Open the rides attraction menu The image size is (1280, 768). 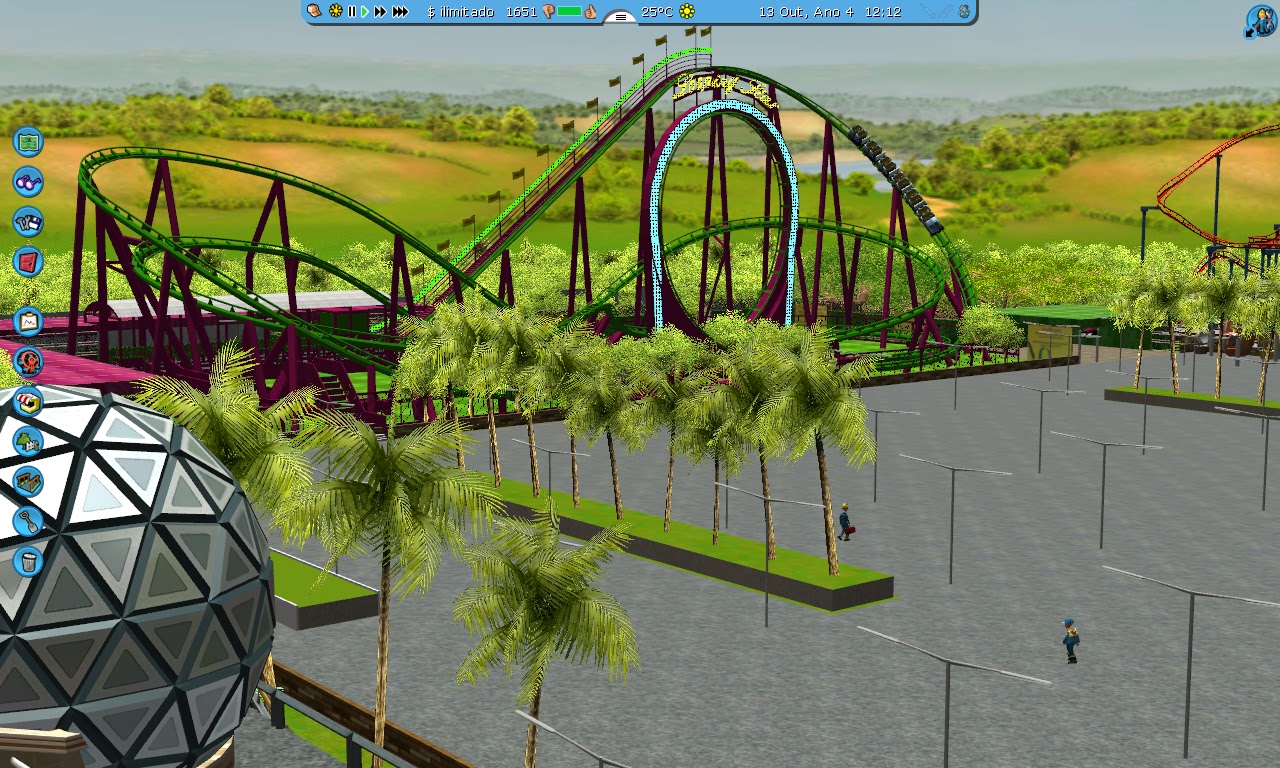pyautogui.click(x=27, y=361)
